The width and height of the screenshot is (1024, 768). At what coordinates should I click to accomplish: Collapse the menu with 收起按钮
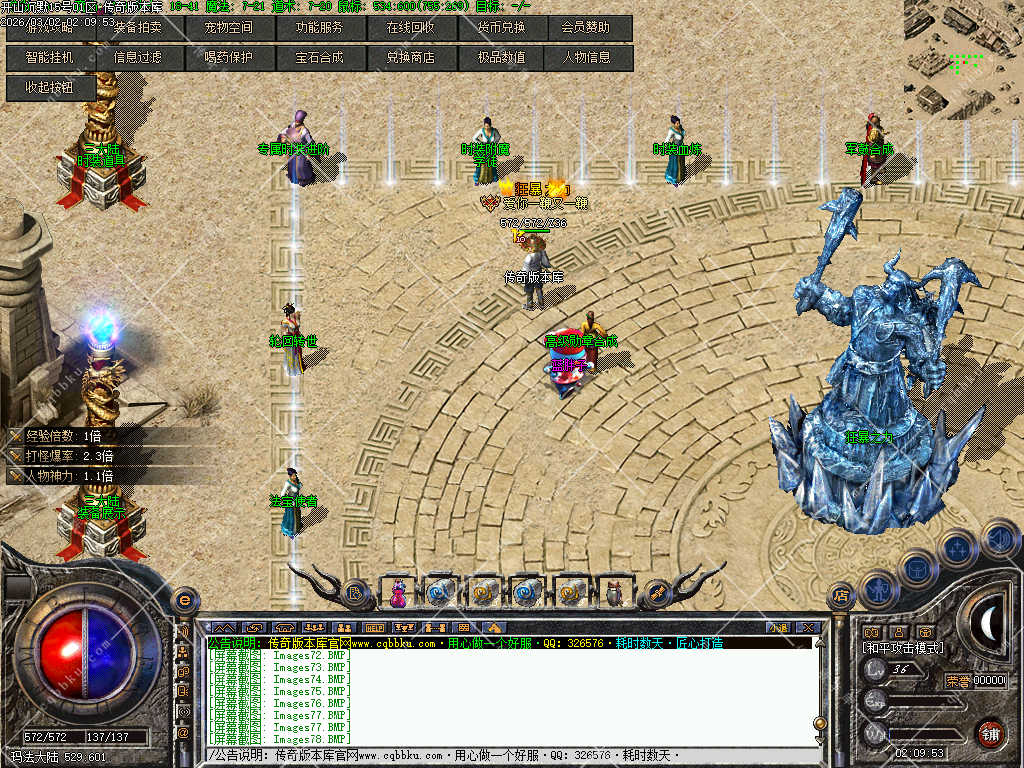(50, 87)
